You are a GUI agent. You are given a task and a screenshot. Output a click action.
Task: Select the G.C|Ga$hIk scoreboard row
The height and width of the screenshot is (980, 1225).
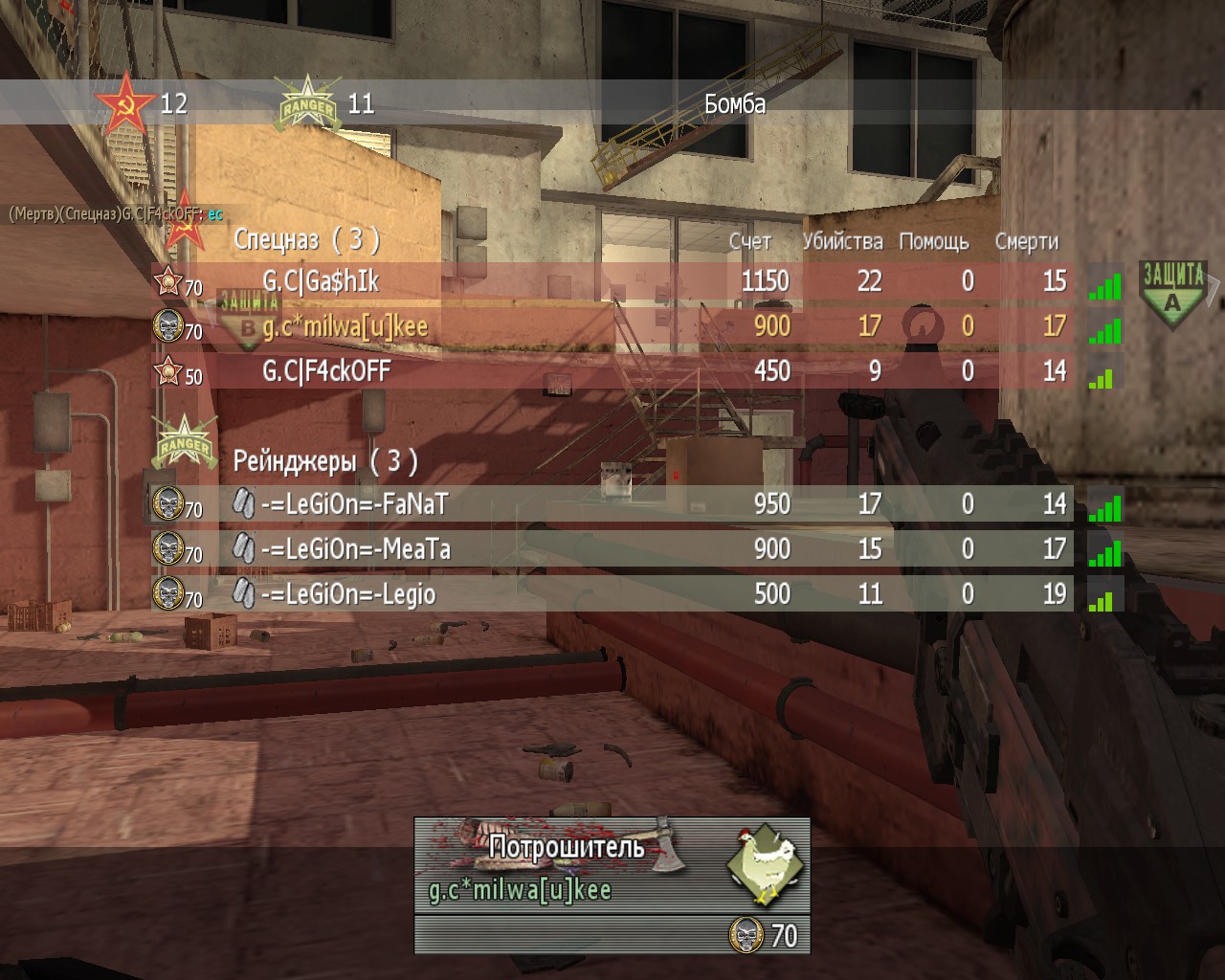point(612,281)
